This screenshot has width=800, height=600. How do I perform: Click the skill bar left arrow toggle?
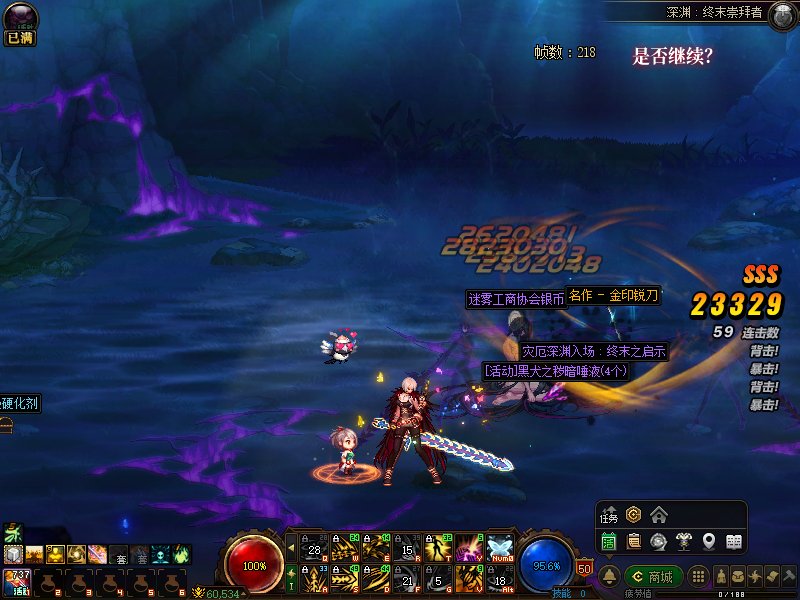(291, 547)
